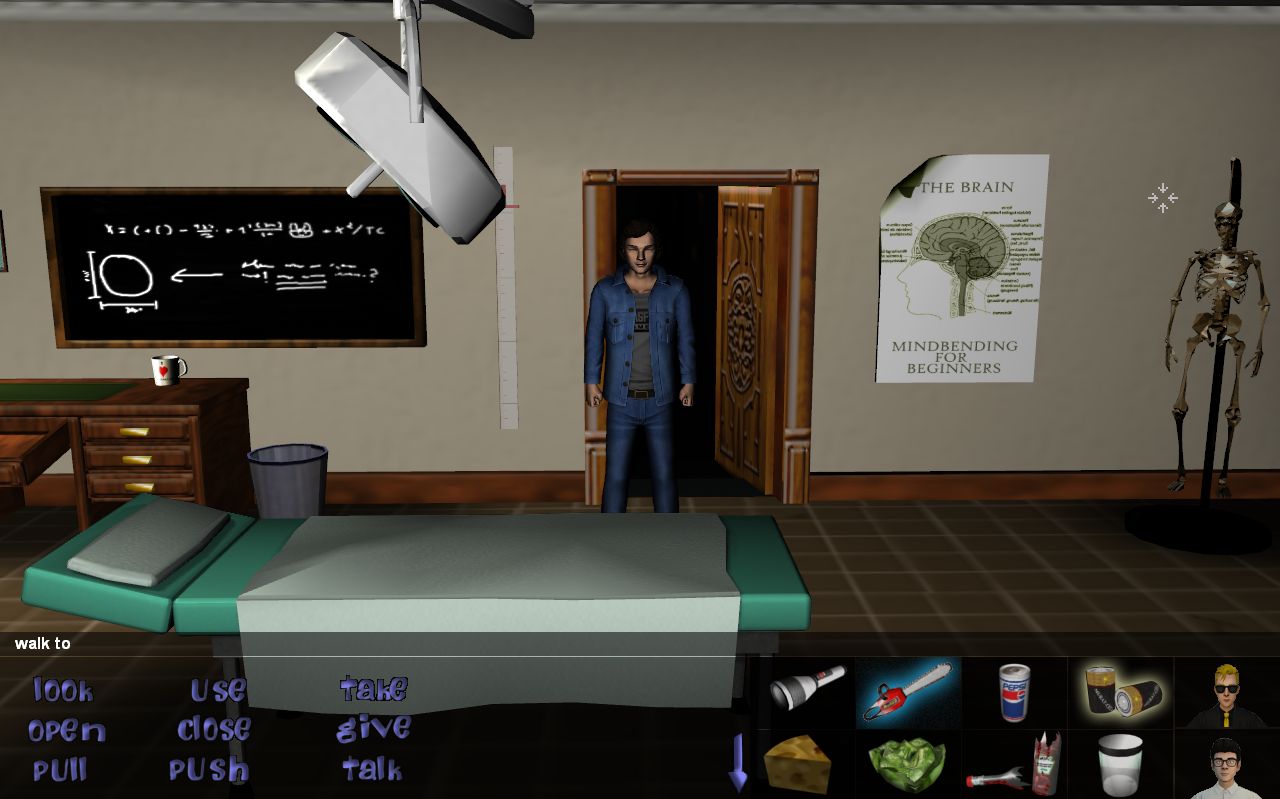Click the inventory scroll down arrow
Viewport: 1280px width, 799px height.
coord(738,764)
